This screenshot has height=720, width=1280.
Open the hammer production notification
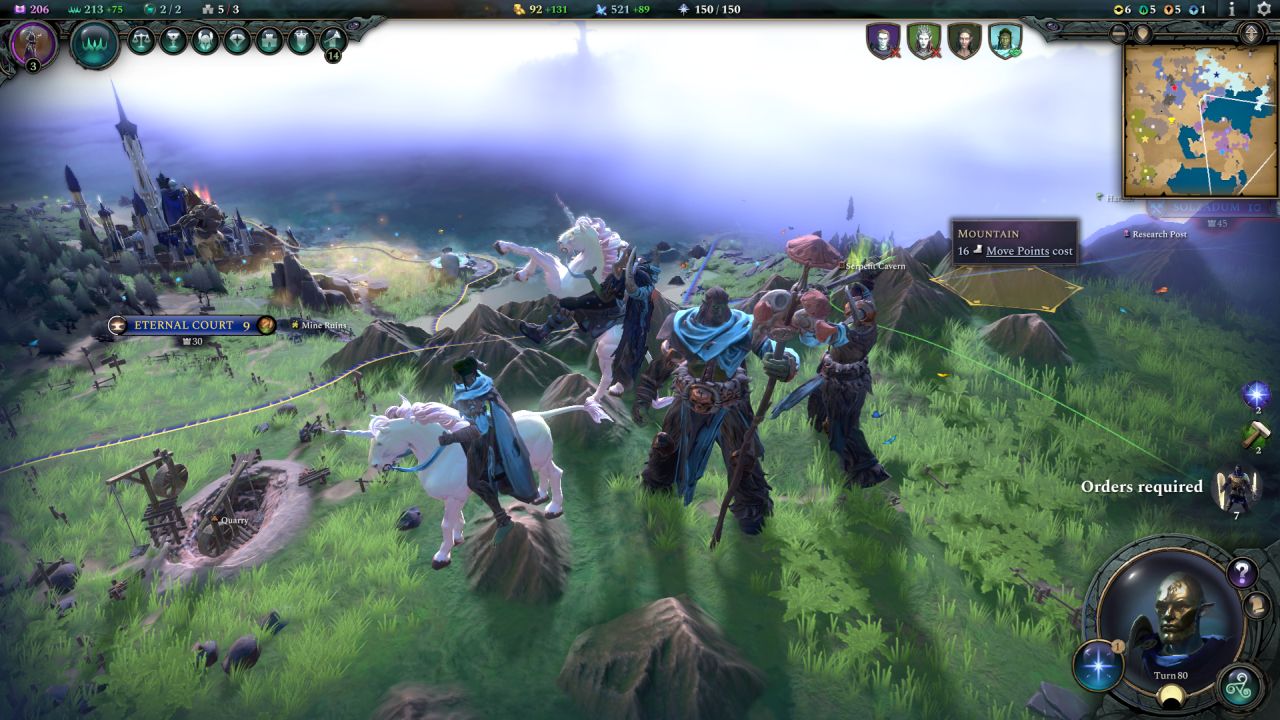click(x=1256, y=436)
